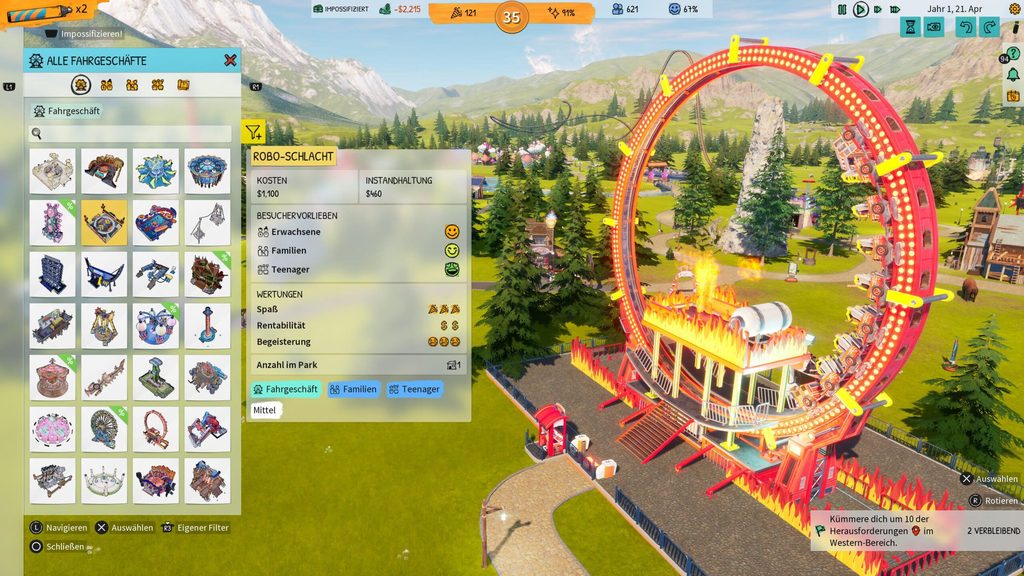1024x576 pixels.
Task: Select the Teenager tag in ride details
Action: point(414,389)
